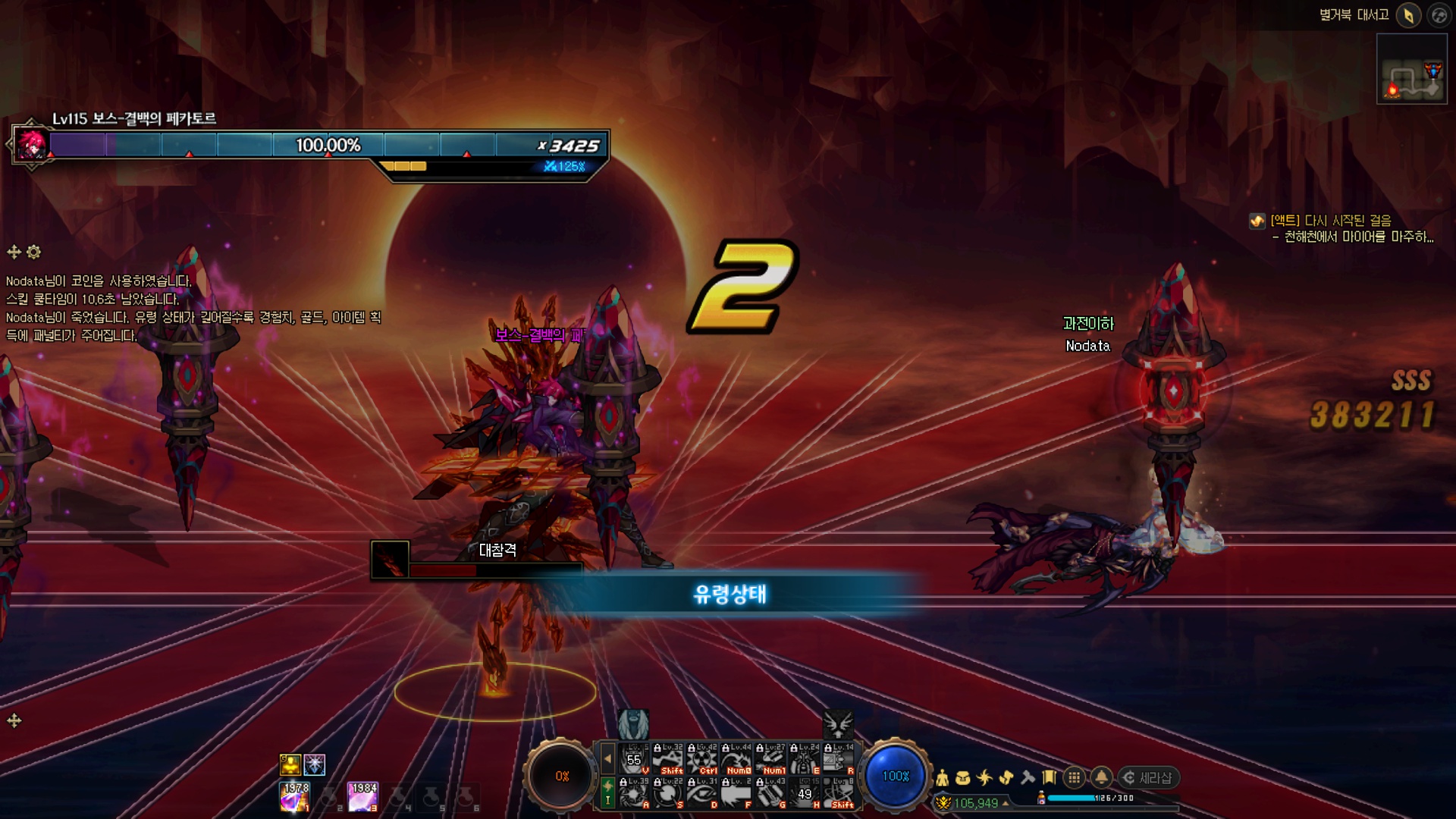Open the grid menu button

1074,778
